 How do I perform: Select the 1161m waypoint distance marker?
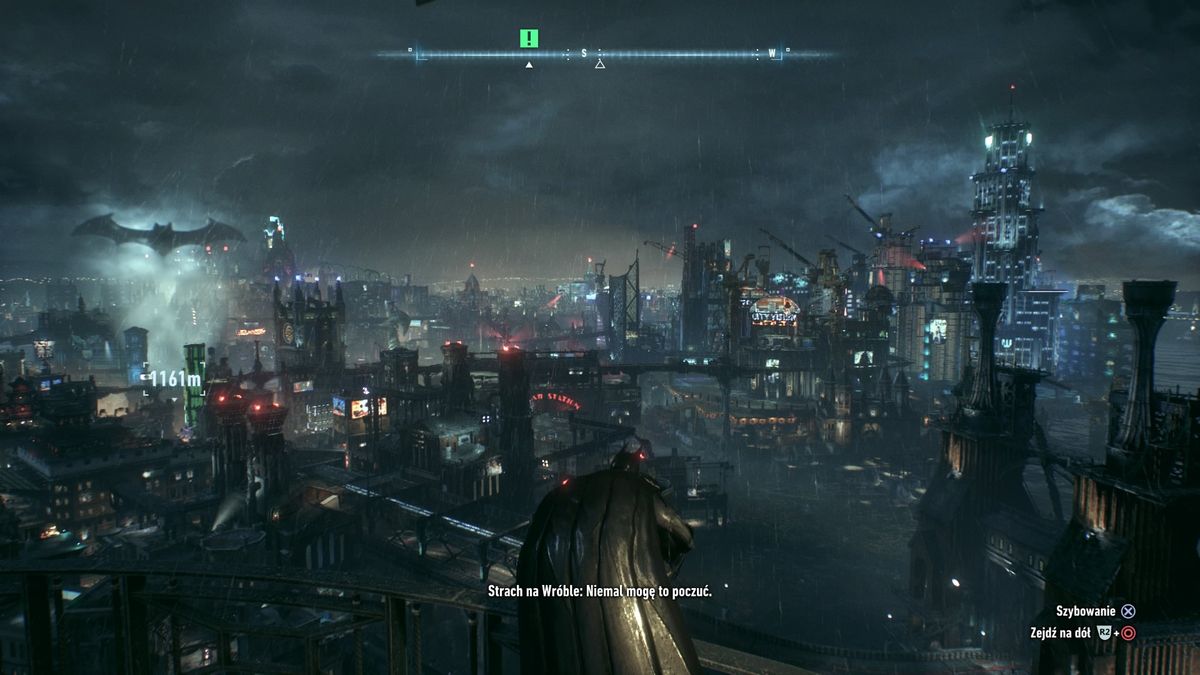click(174, 379)
